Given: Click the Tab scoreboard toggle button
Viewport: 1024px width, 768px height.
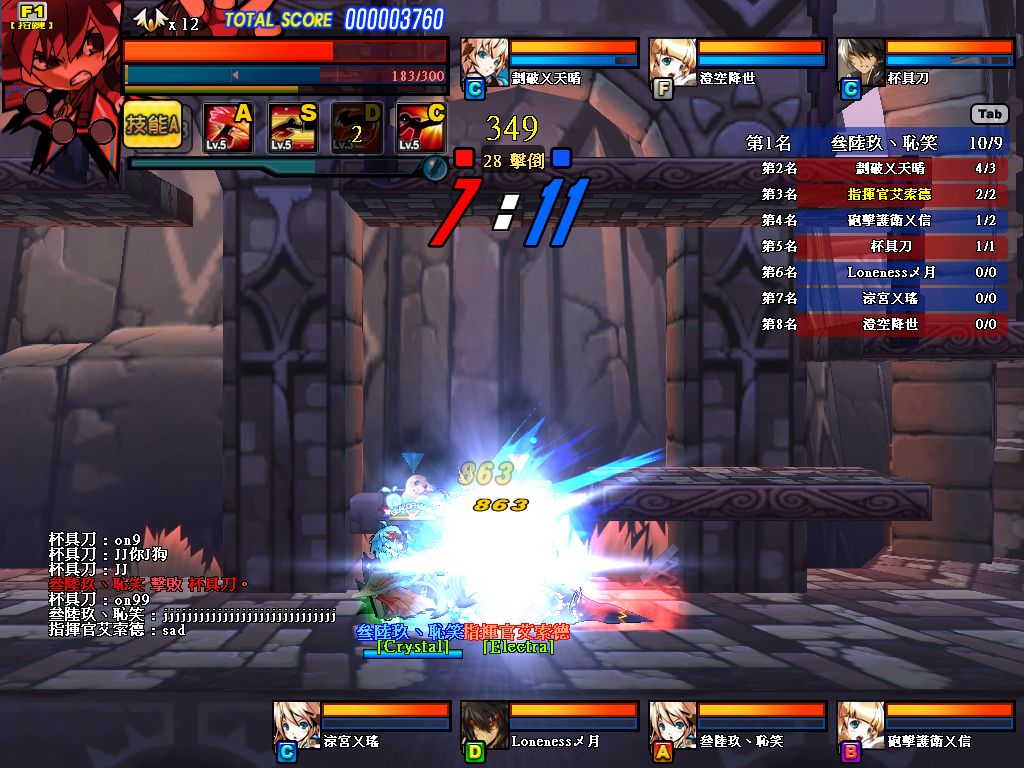Looking at the screenshot, I should coord(989,114).
